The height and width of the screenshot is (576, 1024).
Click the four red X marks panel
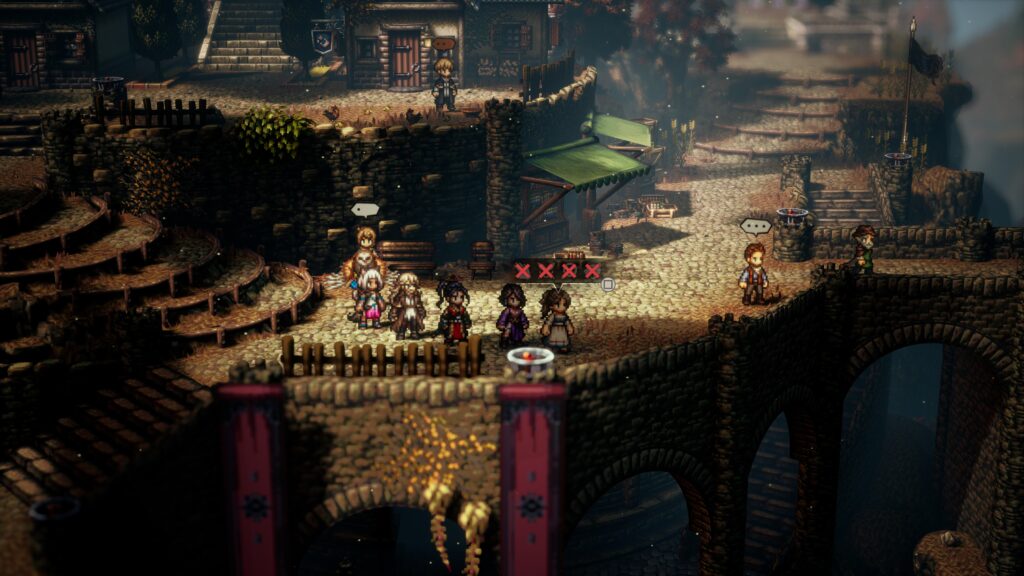(558, 270)
